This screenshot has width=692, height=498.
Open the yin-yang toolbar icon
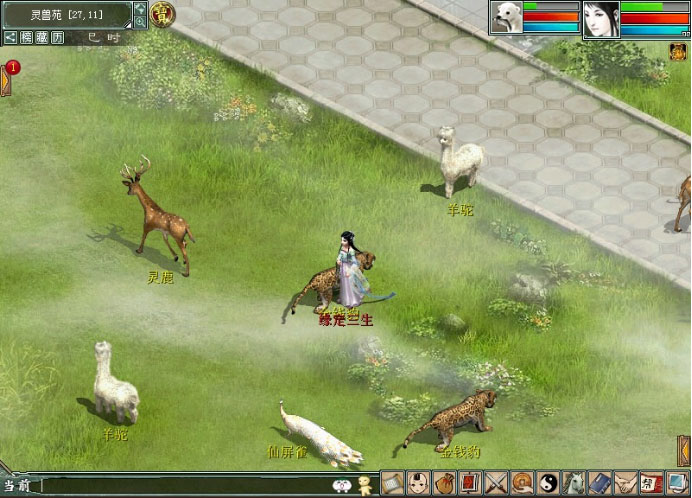pyautogui.click(x=549, y=484)
